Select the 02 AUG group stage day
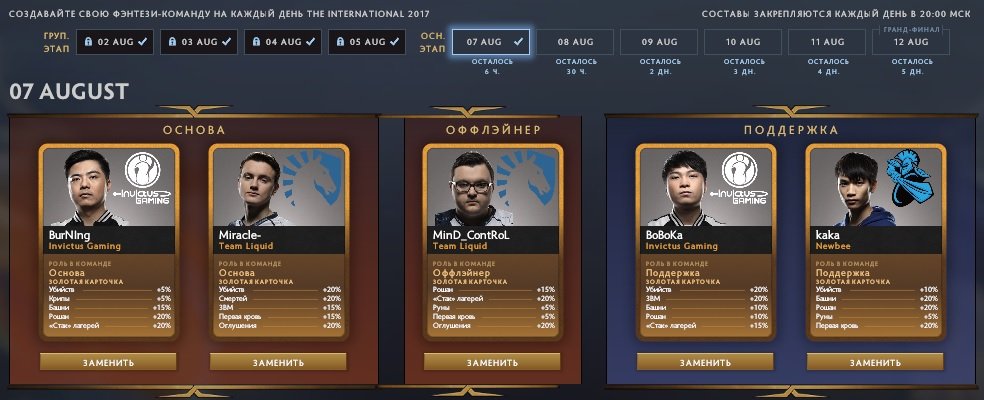This screenshot has height=400, width=984. tap(115, 42)
